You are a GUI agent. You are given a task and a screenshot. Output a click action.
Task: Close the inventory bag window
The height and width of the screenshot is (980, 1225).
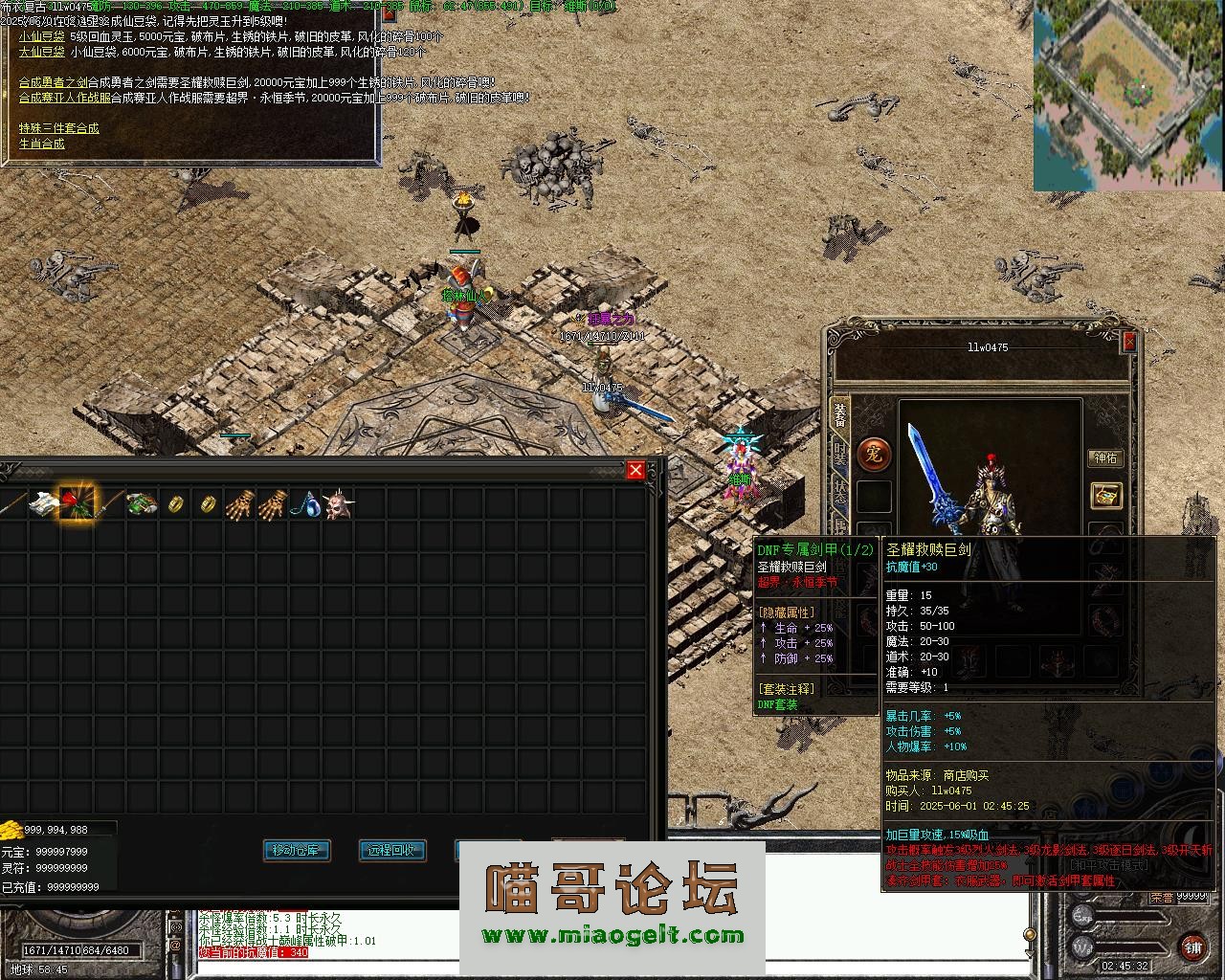click(635, 470)
